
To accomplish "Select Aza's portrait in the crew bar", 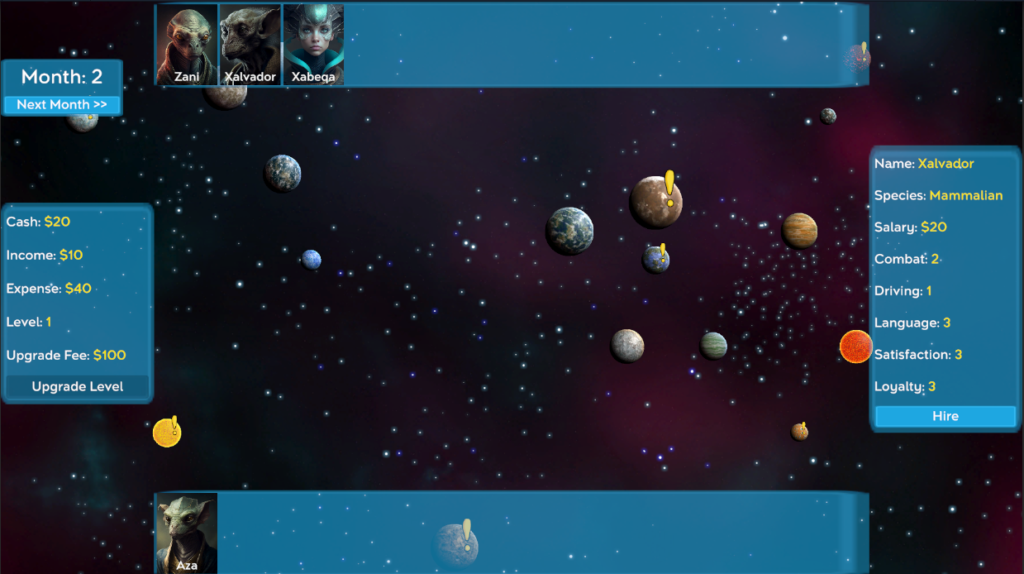I will (x=187, y=532).
